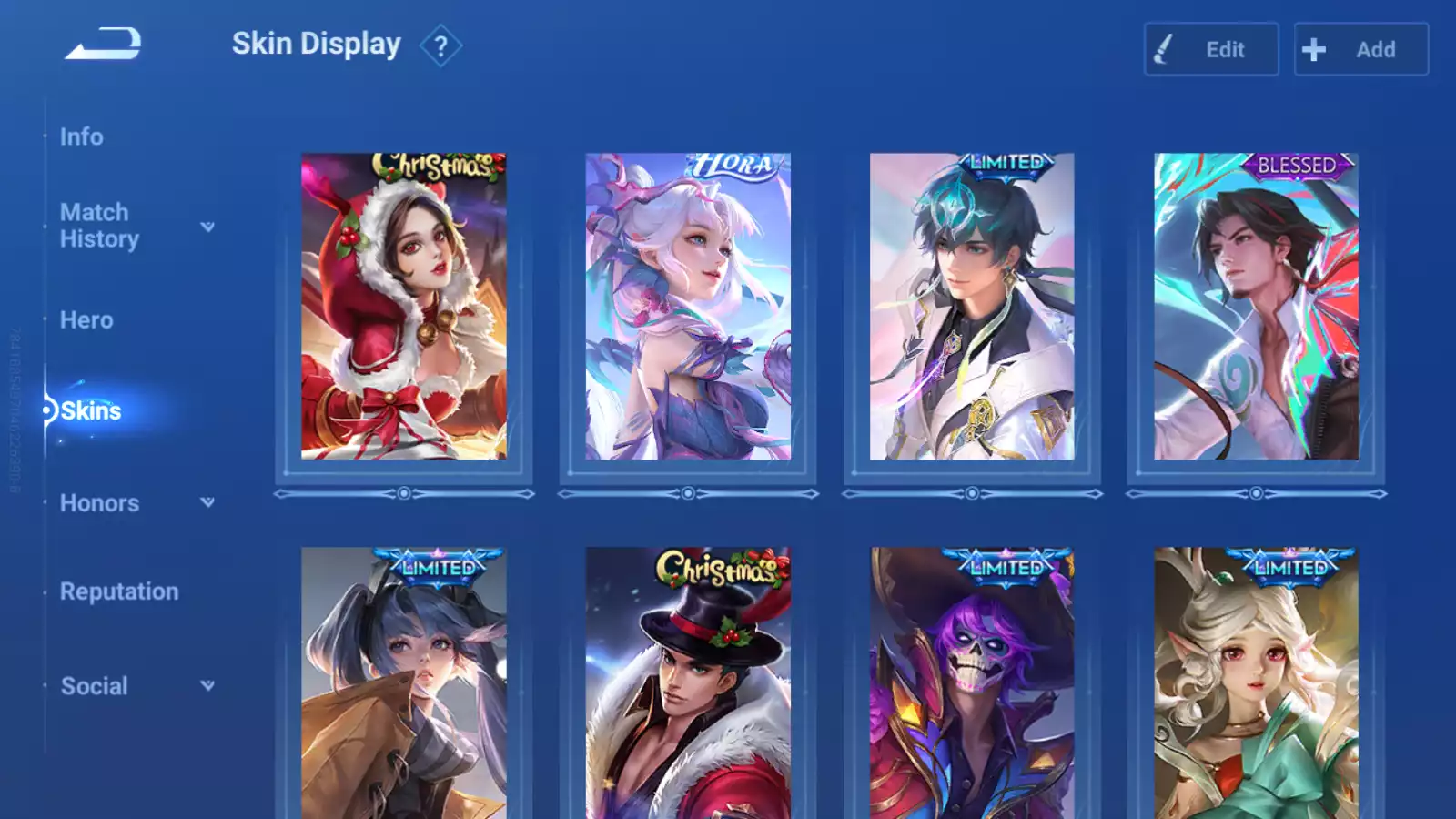Select the Blessed skin card
The width and height of the screenshot is (1456, 819).
(x=1256, y=307)
